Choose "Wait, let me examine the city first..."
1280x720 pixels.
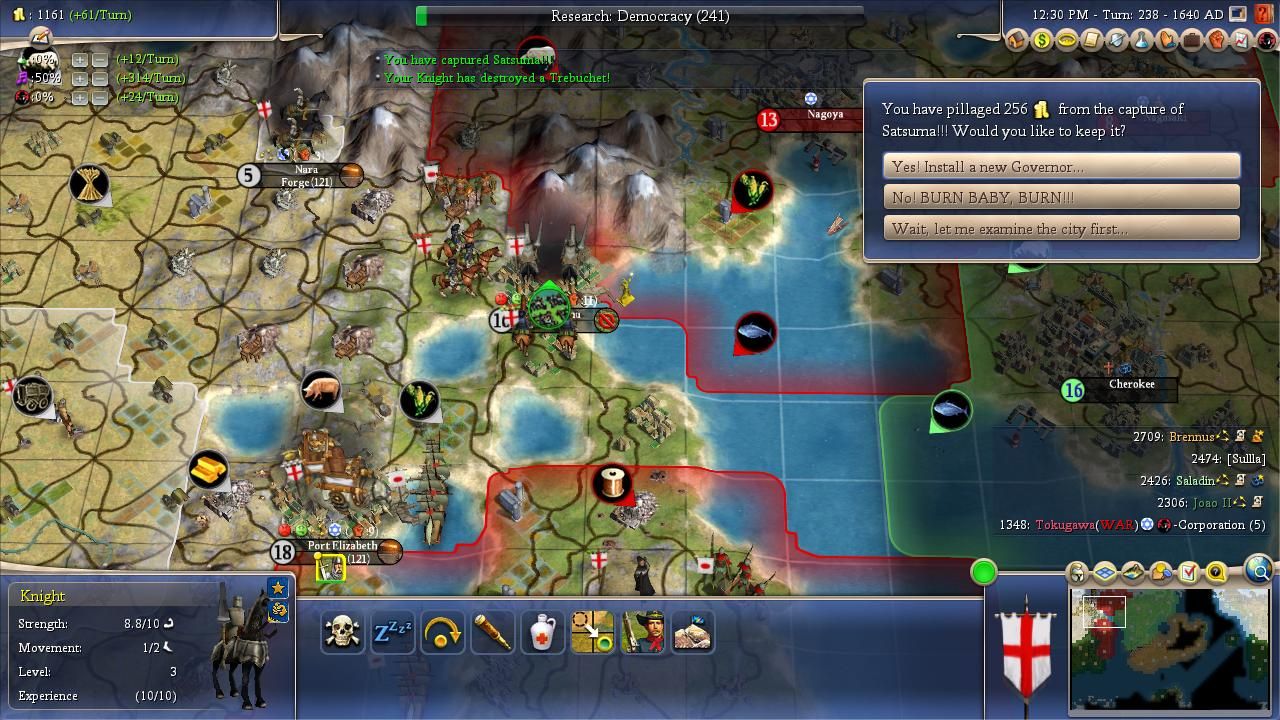(x=1061, y=229)
